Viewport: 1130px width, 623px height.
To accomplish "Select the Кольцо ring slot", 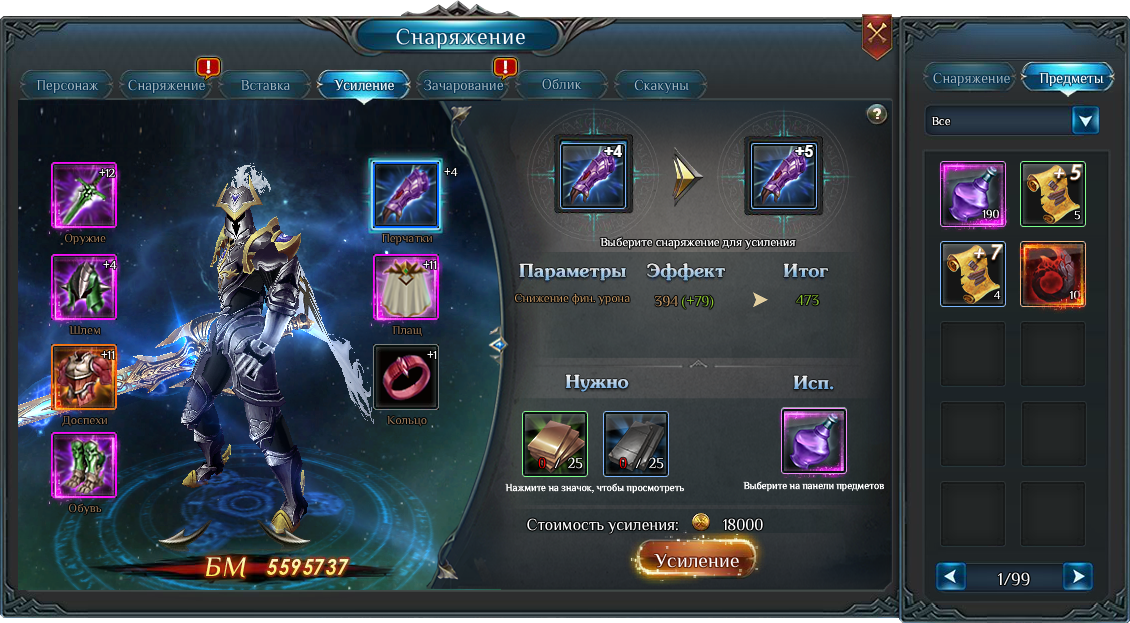I will [406, 378].
